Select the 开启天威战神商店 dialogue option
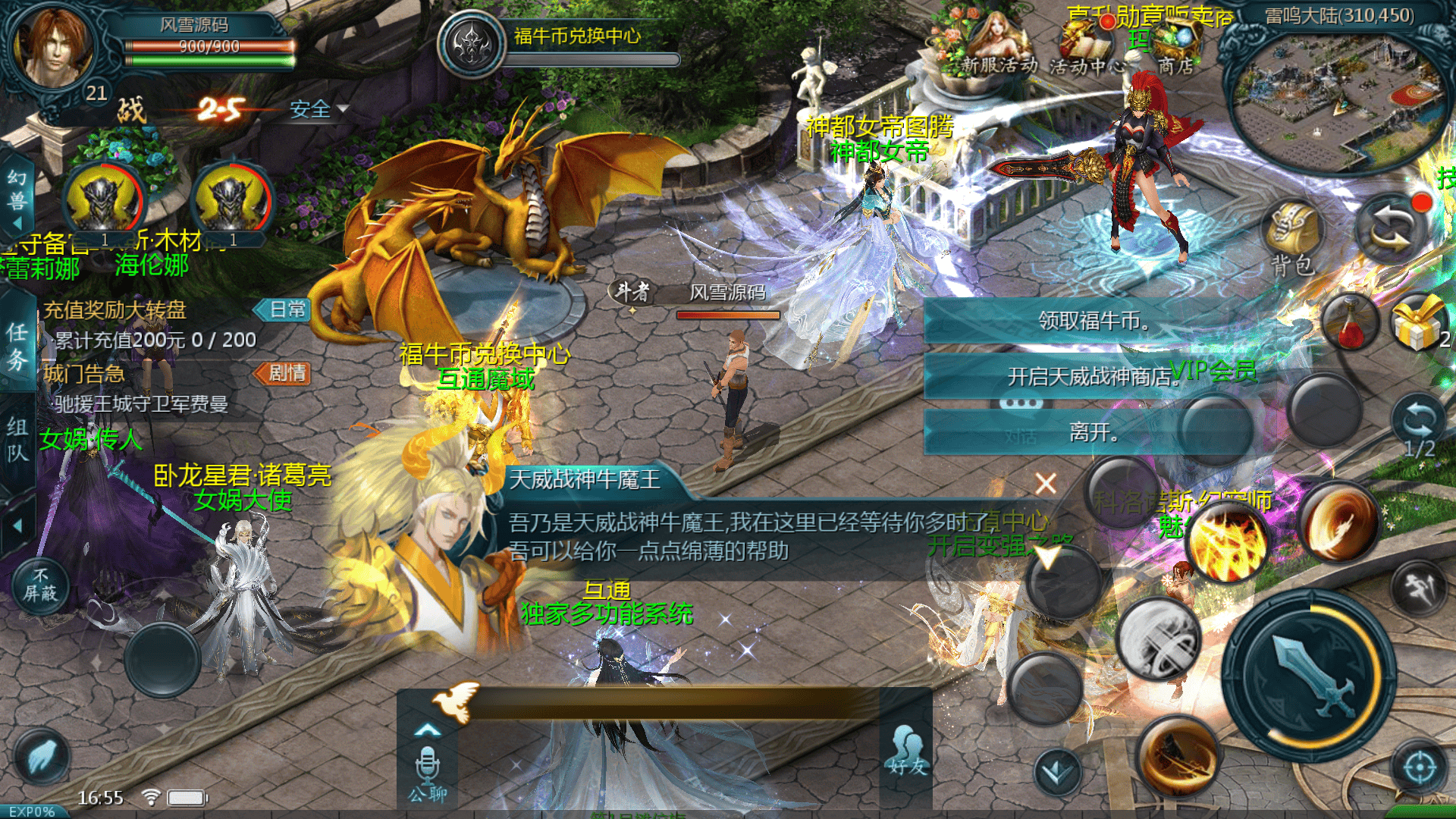This screenshot has height=819, width=1456. 1092,376
